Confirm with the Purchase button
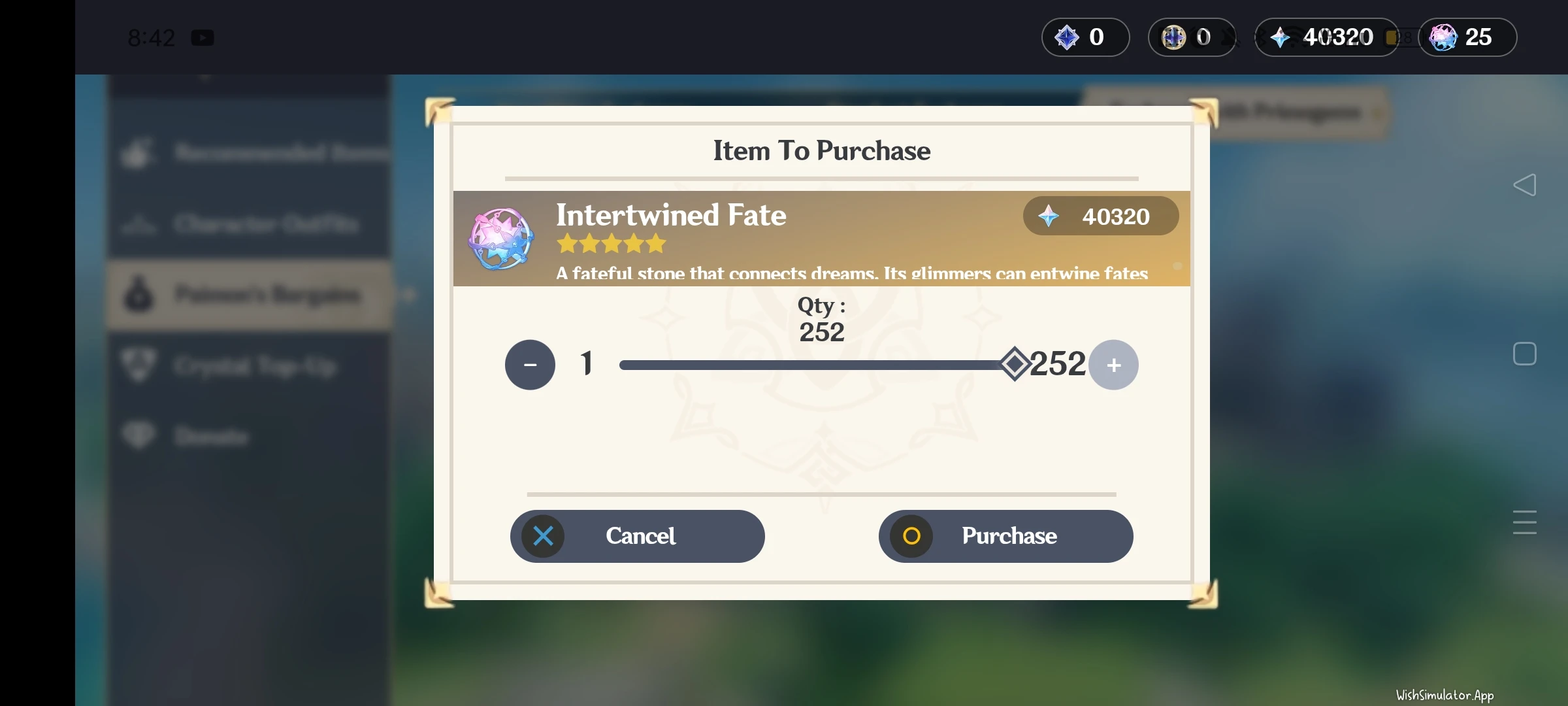Viewport: 1568px width, 706px height. 1006,536
